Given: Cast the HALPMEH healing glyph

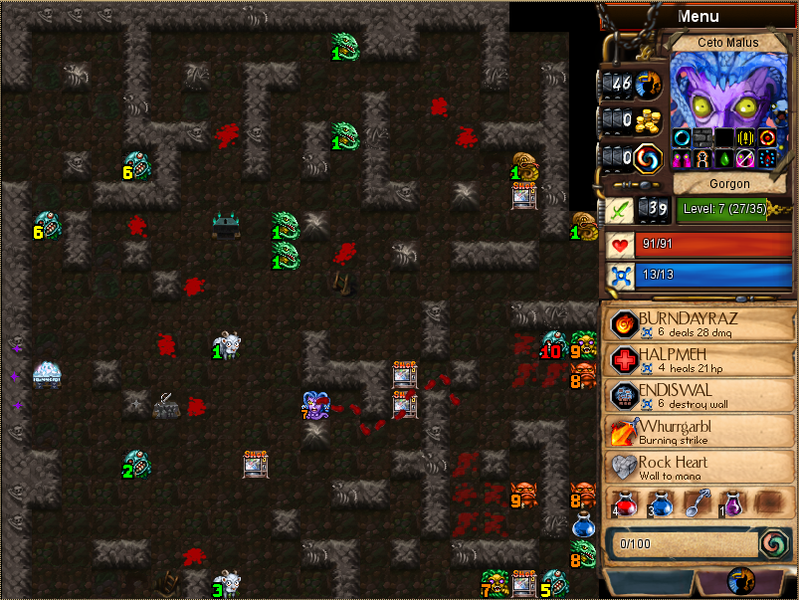Looking at the screenshot, I should click(x=700, y=361).
